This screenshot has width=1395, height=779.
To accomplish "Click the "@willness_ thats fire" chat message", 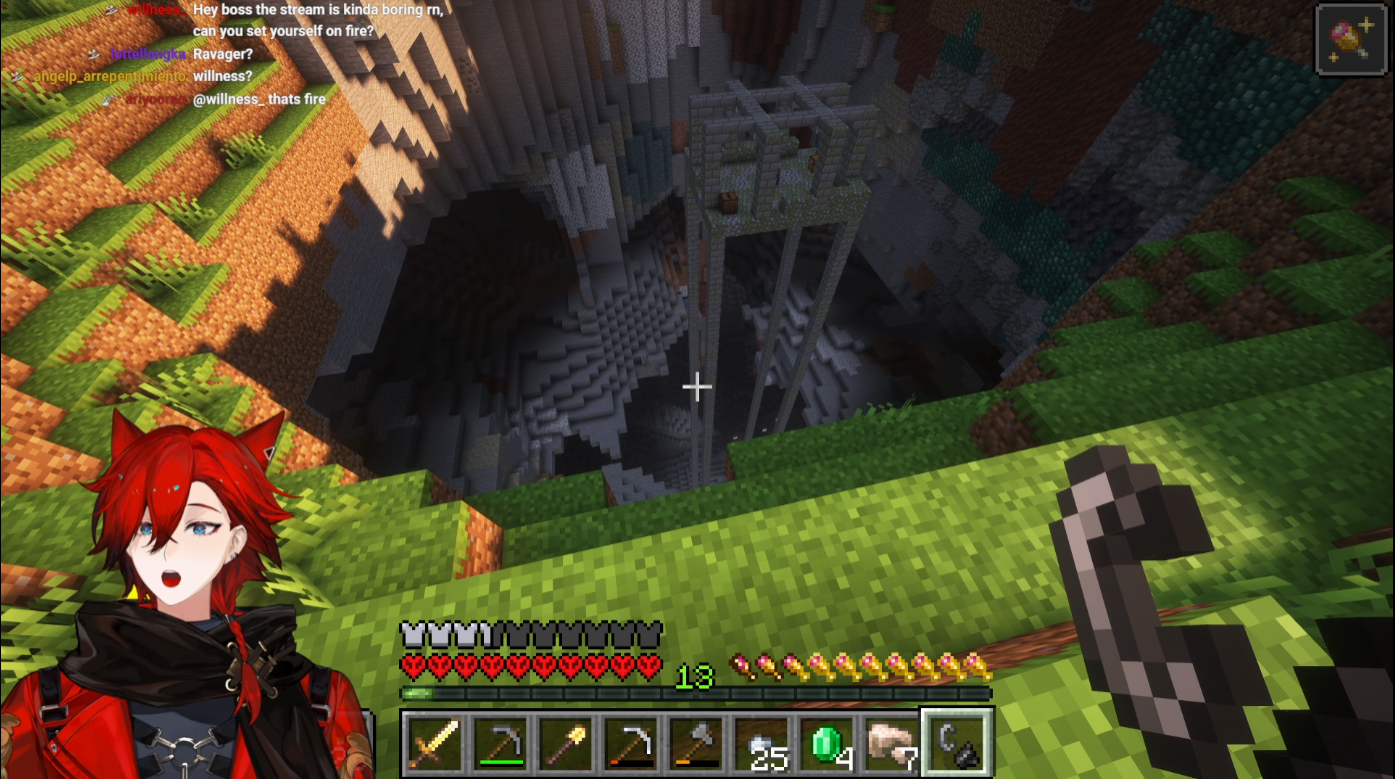I will [259, 99].
